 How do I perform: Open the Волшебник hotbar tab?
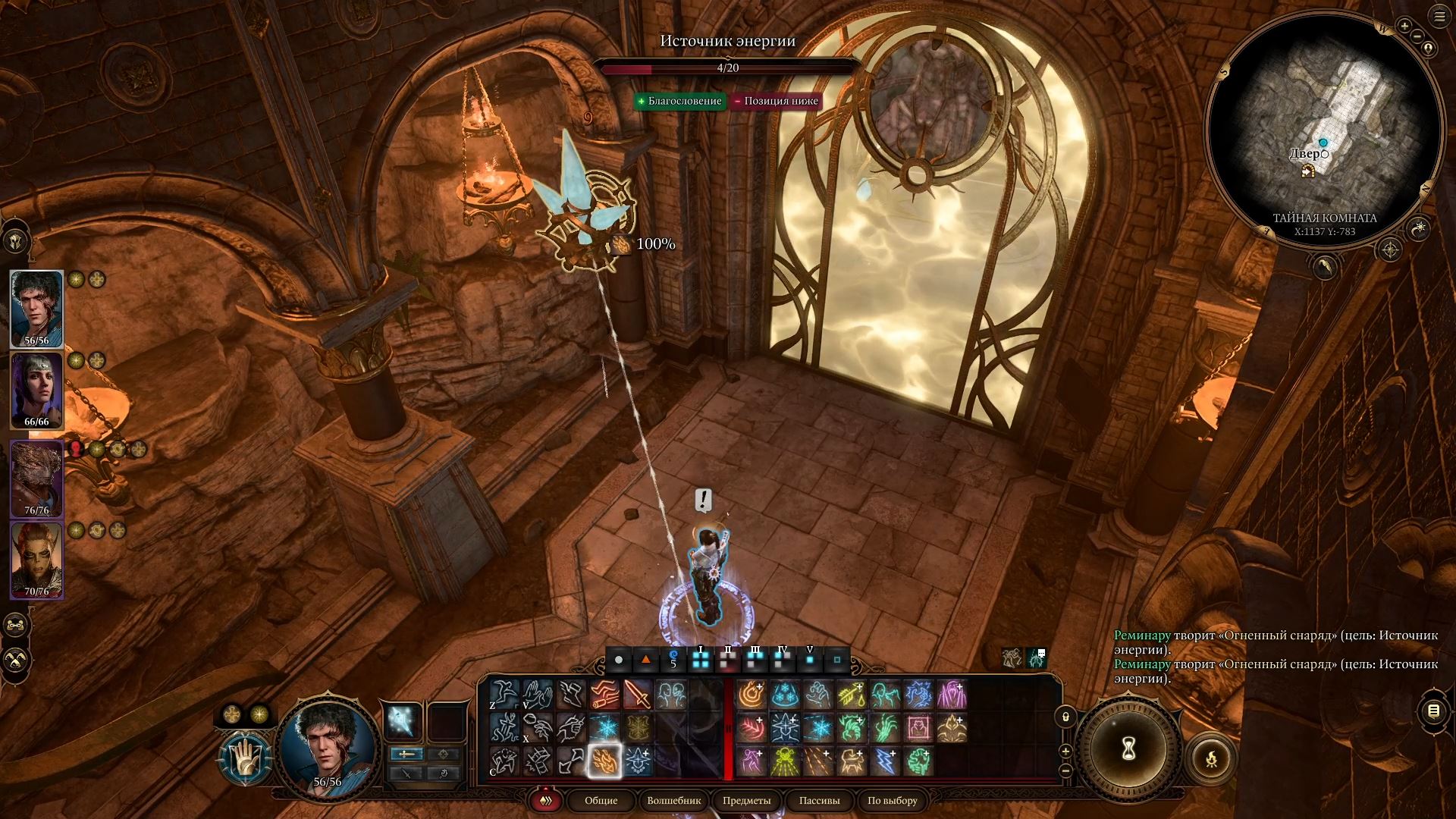(x=674, y=800)
